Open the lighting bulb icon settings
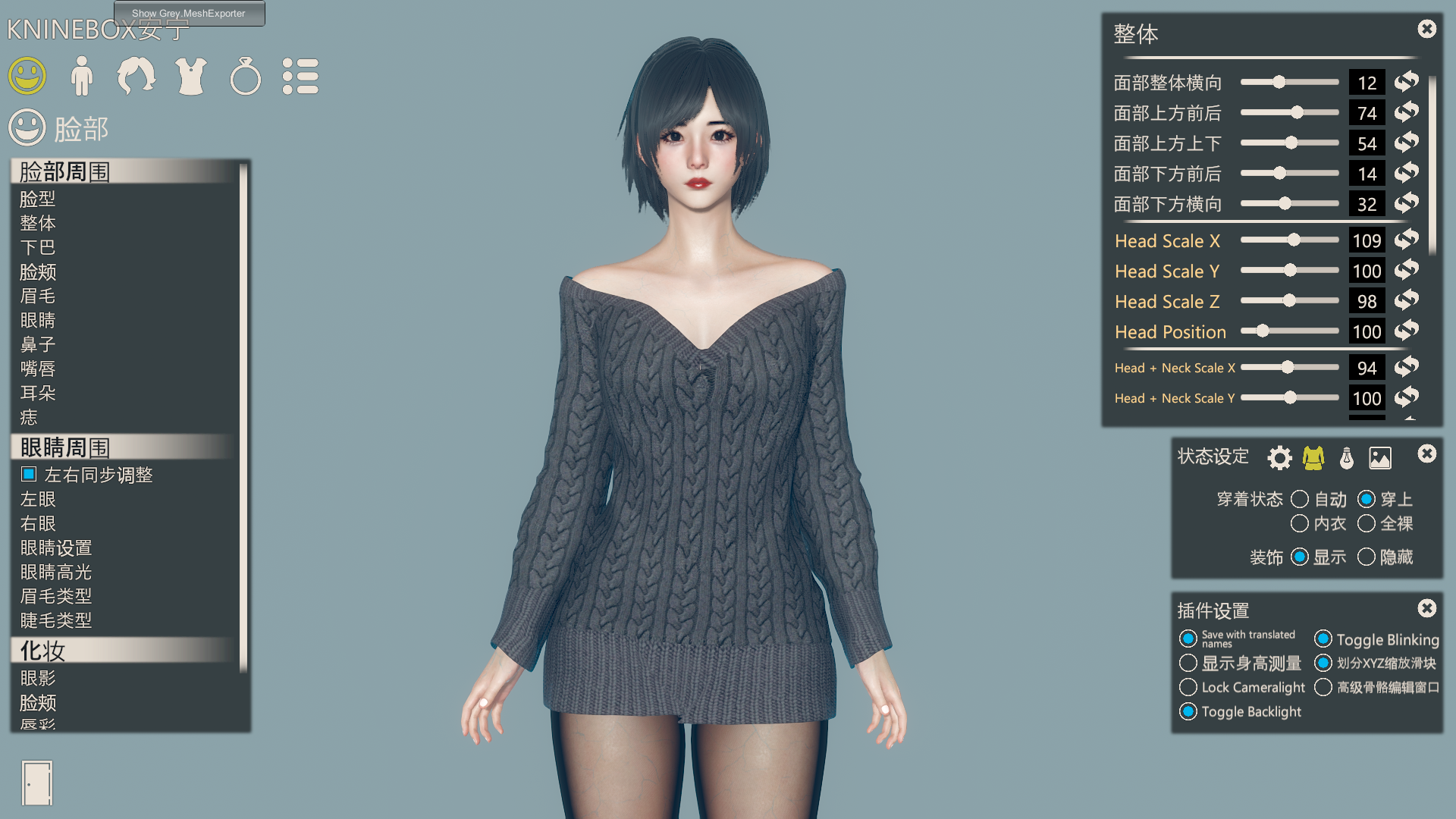1456x819 pixels. click(1347, 458)
